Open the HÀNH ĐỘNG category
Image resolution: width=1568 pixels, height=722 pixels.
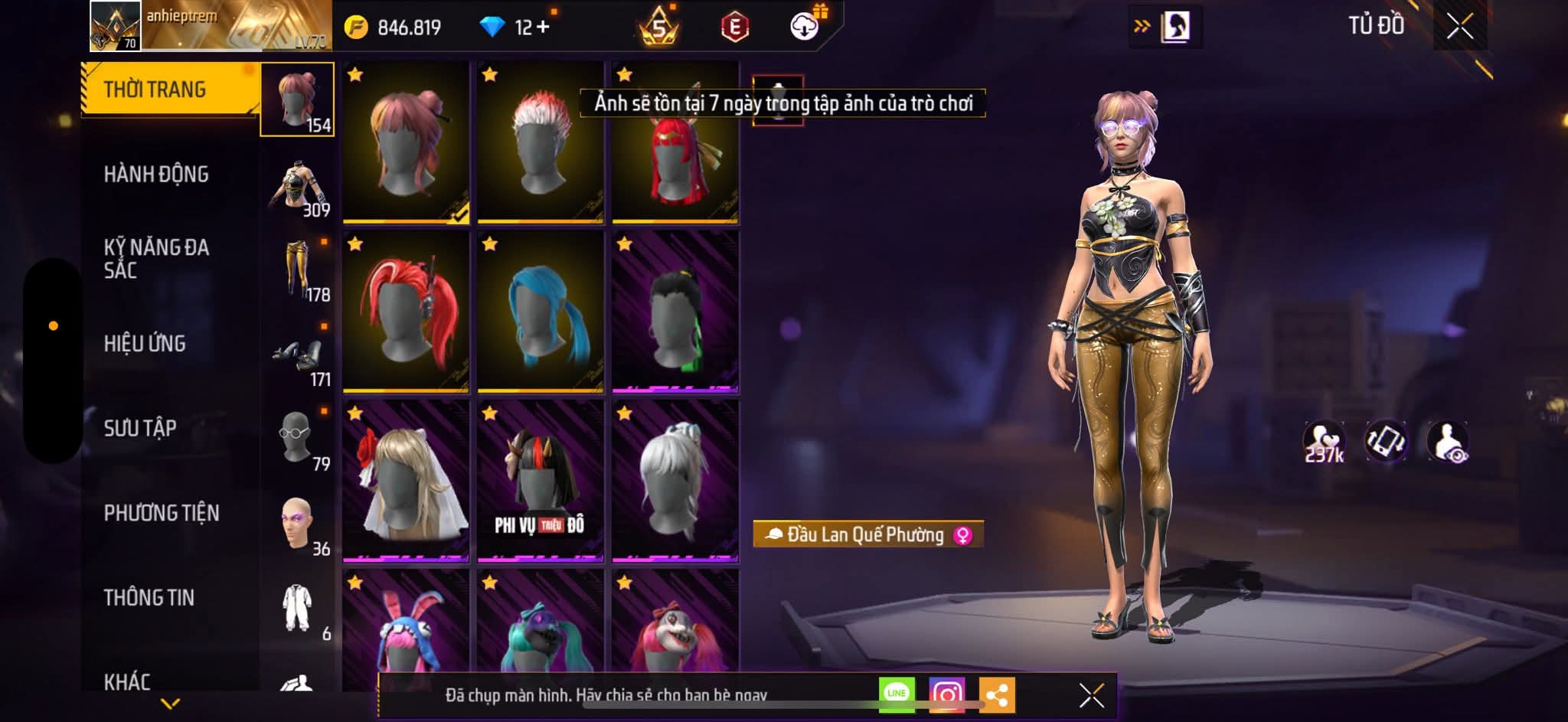pyautogui.click(x=156, y=175)
